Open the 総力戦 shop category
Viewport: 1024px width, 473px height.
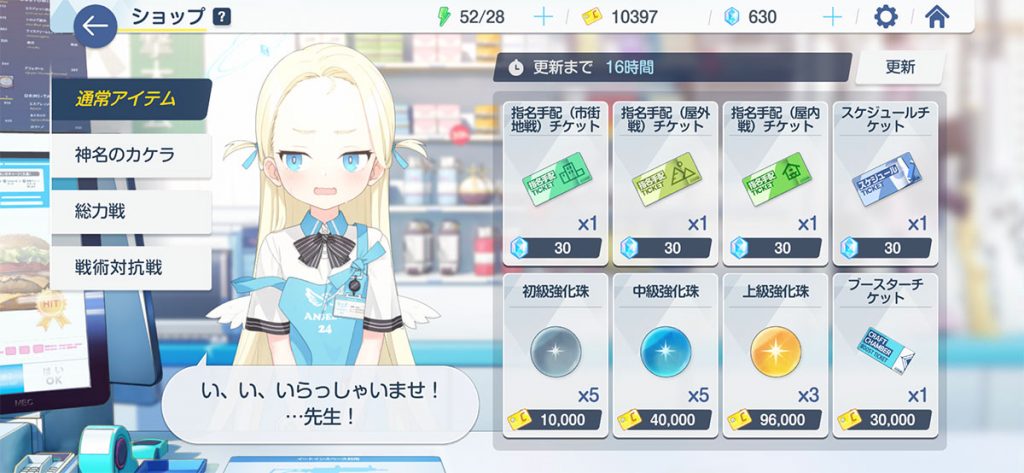[130, 211]
